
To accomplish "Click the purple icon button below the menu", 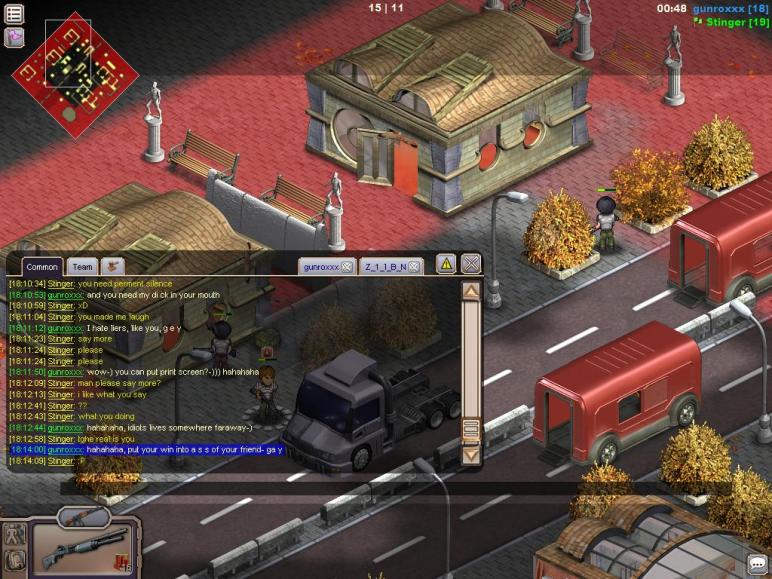I will 15,37.
